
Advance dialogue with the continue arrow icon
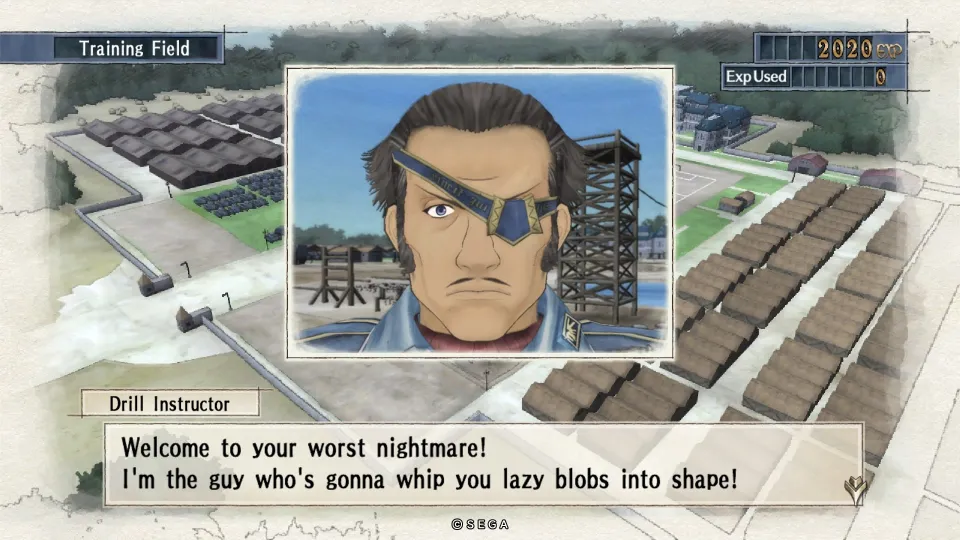tap(858, 487)
